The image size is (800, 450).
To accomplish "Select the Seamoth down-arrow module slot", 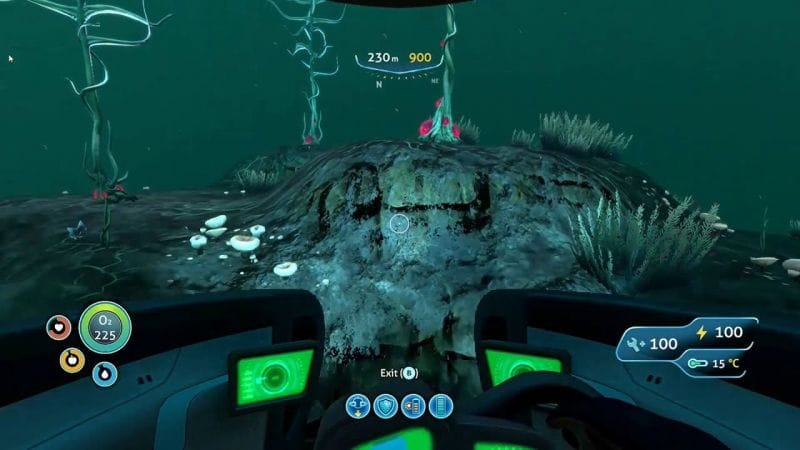I will click(358, 406).
